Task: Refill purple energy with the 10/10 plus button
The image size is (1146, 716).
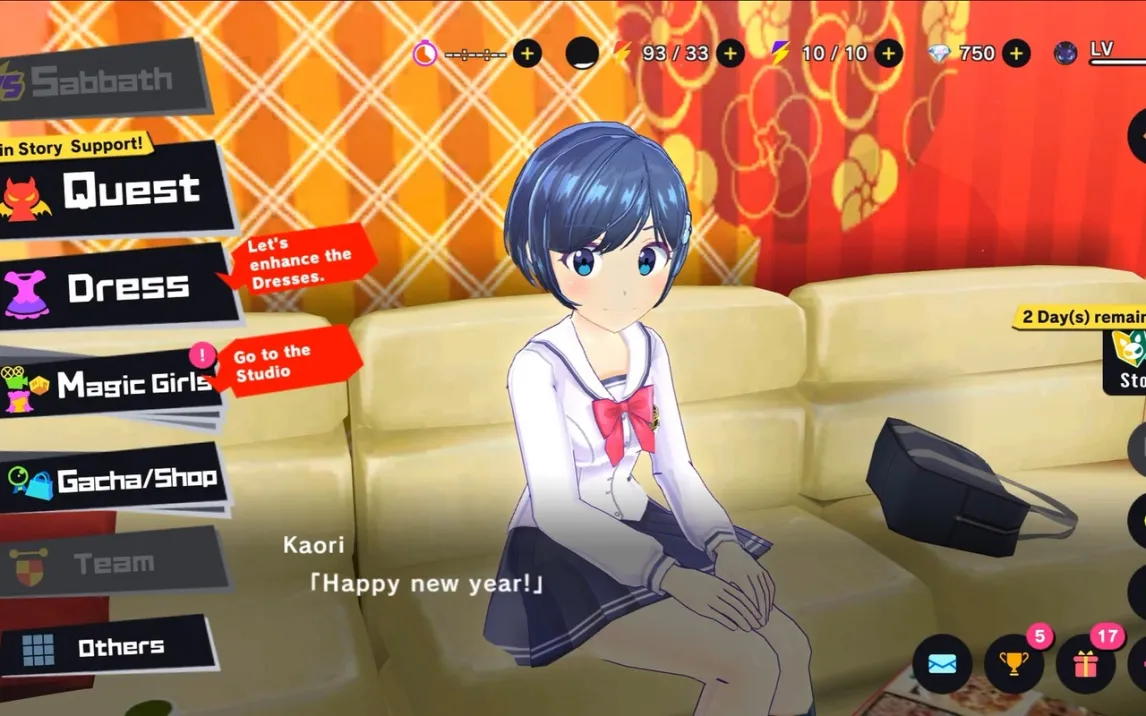Action: tap(888, 53)
